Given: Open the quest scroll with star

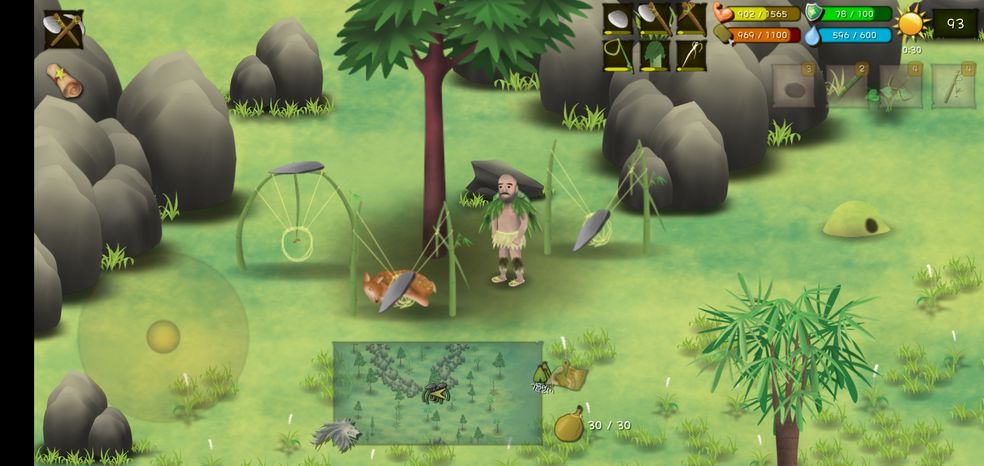Looking at the screenshot, I should coord(64,79).
